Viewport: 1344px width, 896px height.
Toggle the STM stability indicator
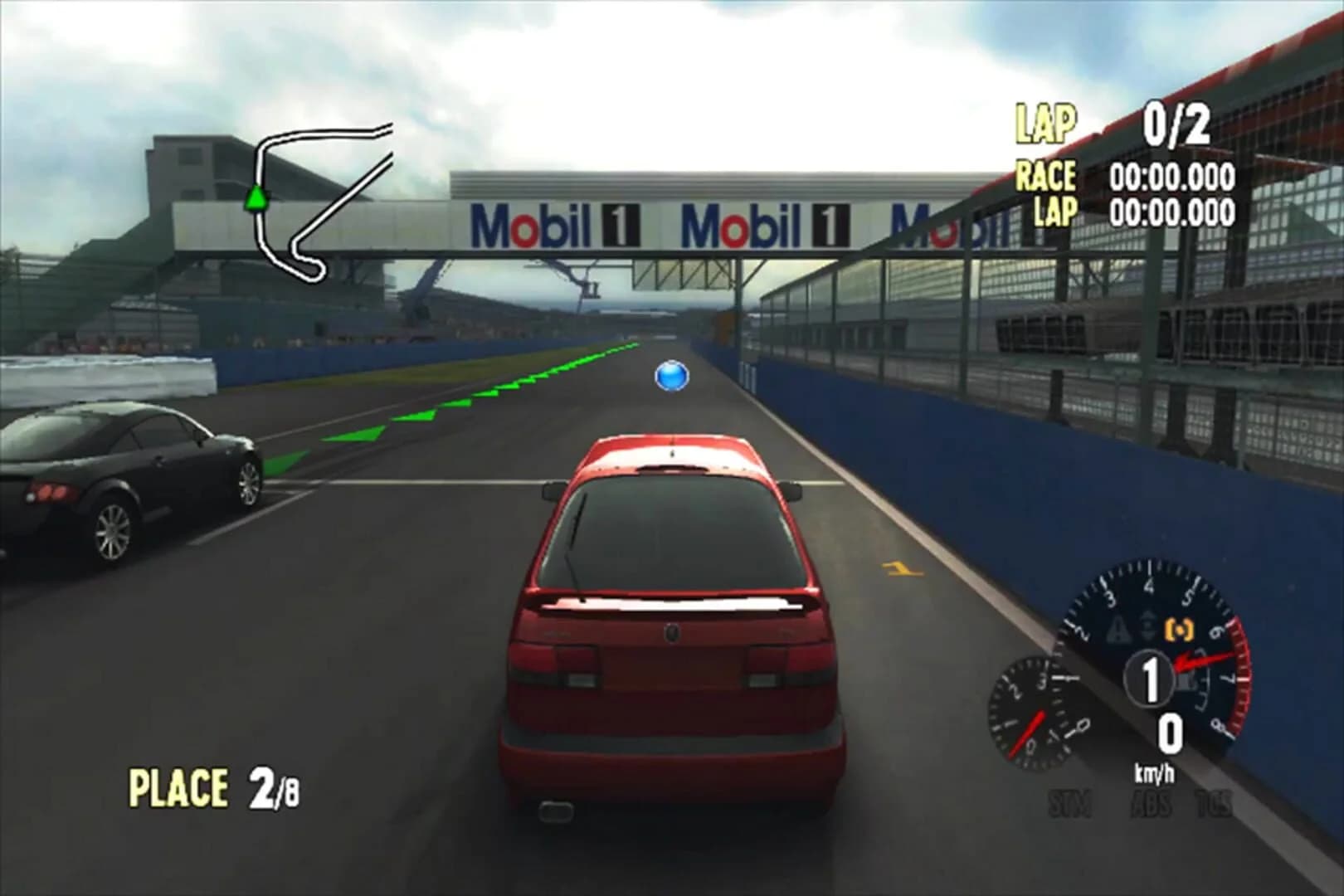pos(1070,803)
